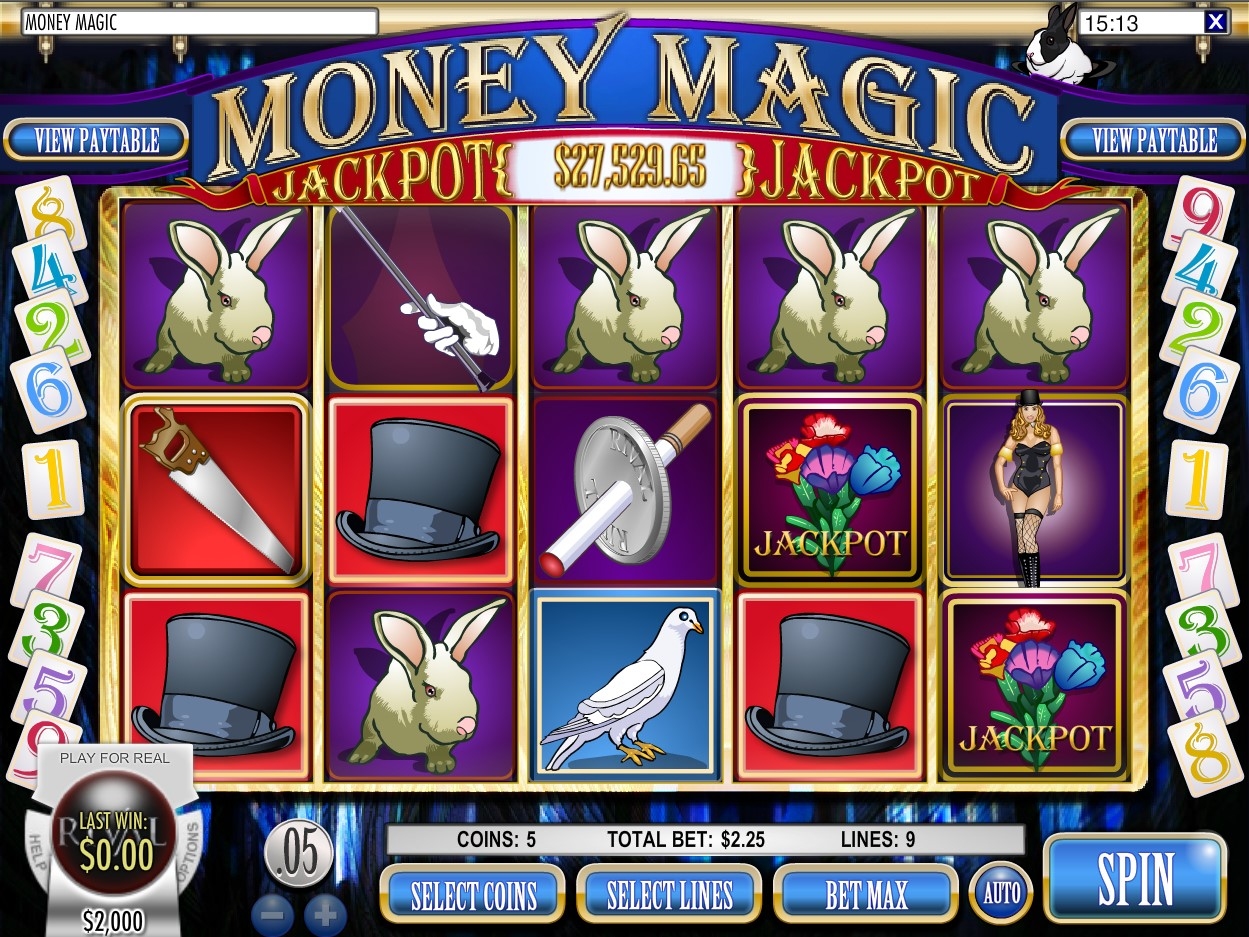
Task: Increase coin value with the plus button
Action: point(325,914)
